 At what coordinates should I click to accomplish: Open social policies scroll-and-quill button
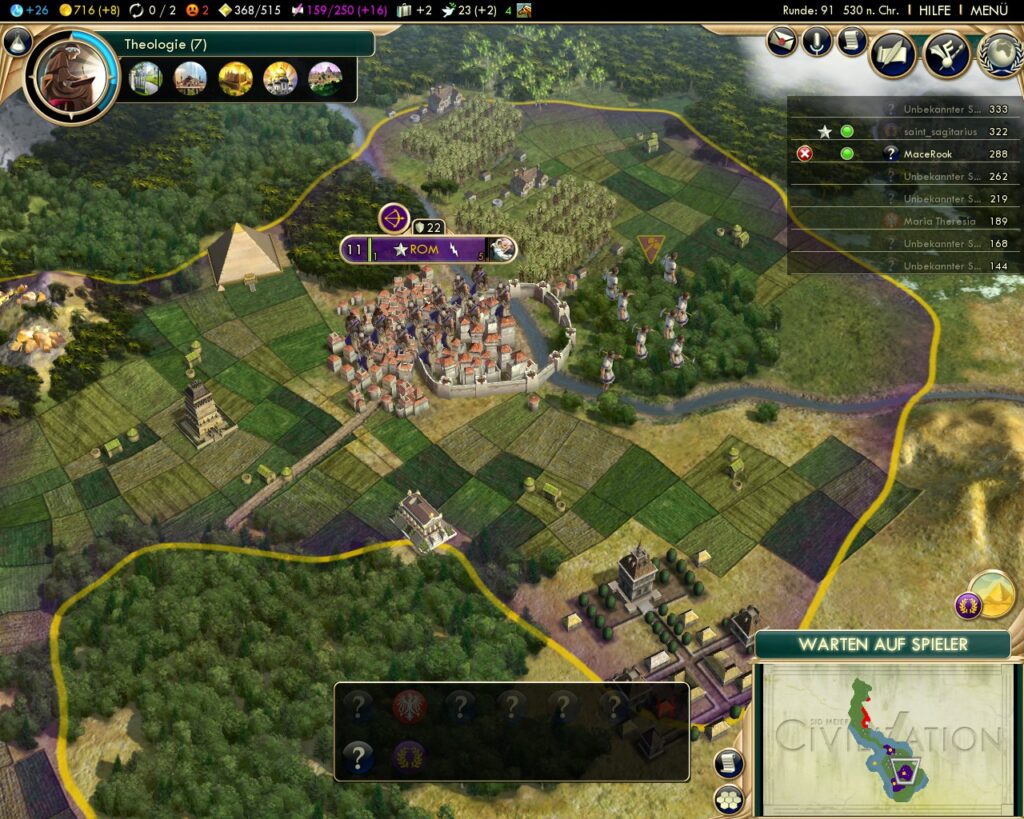click(x=893, y=55)
